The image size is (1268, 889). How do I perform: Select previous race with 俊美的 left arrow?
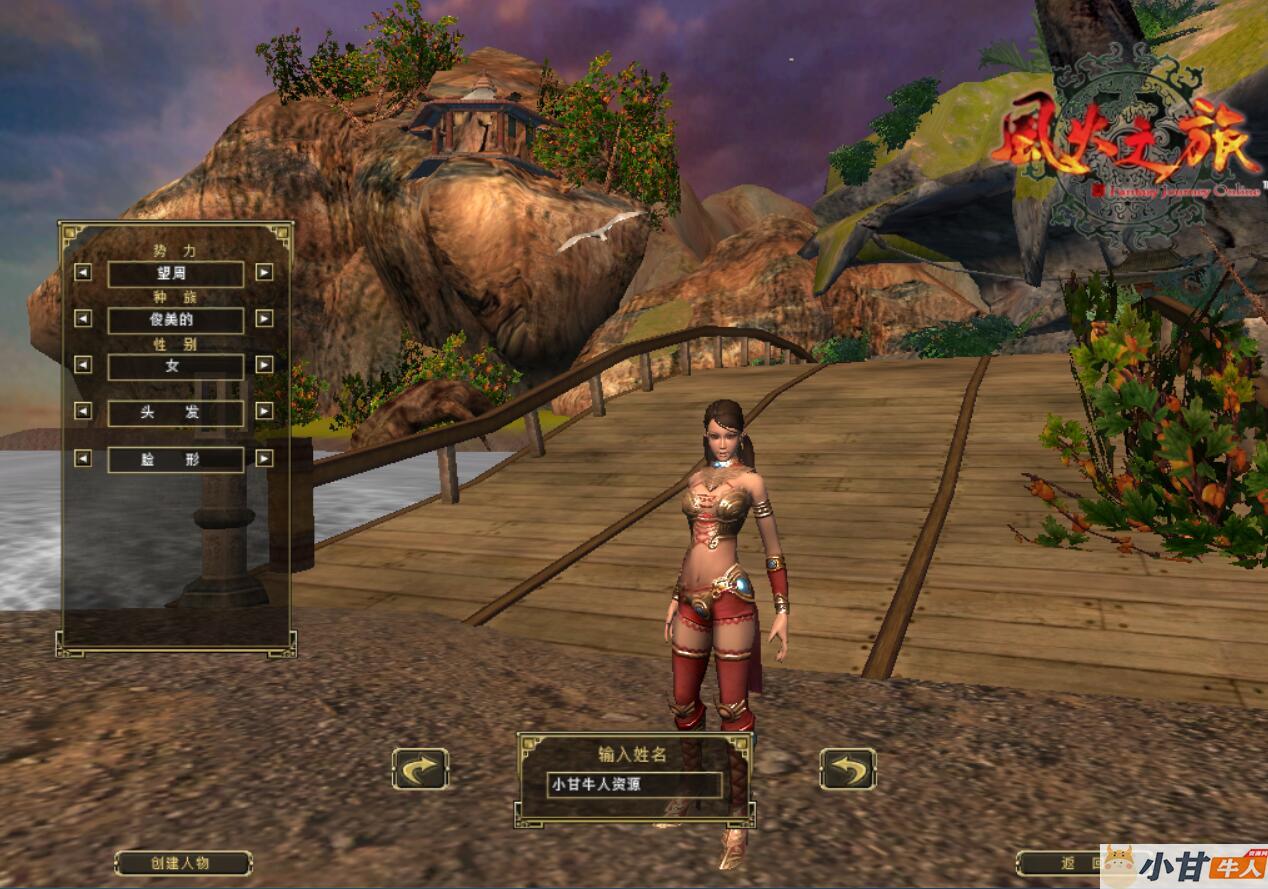click(x=83, y=319)
